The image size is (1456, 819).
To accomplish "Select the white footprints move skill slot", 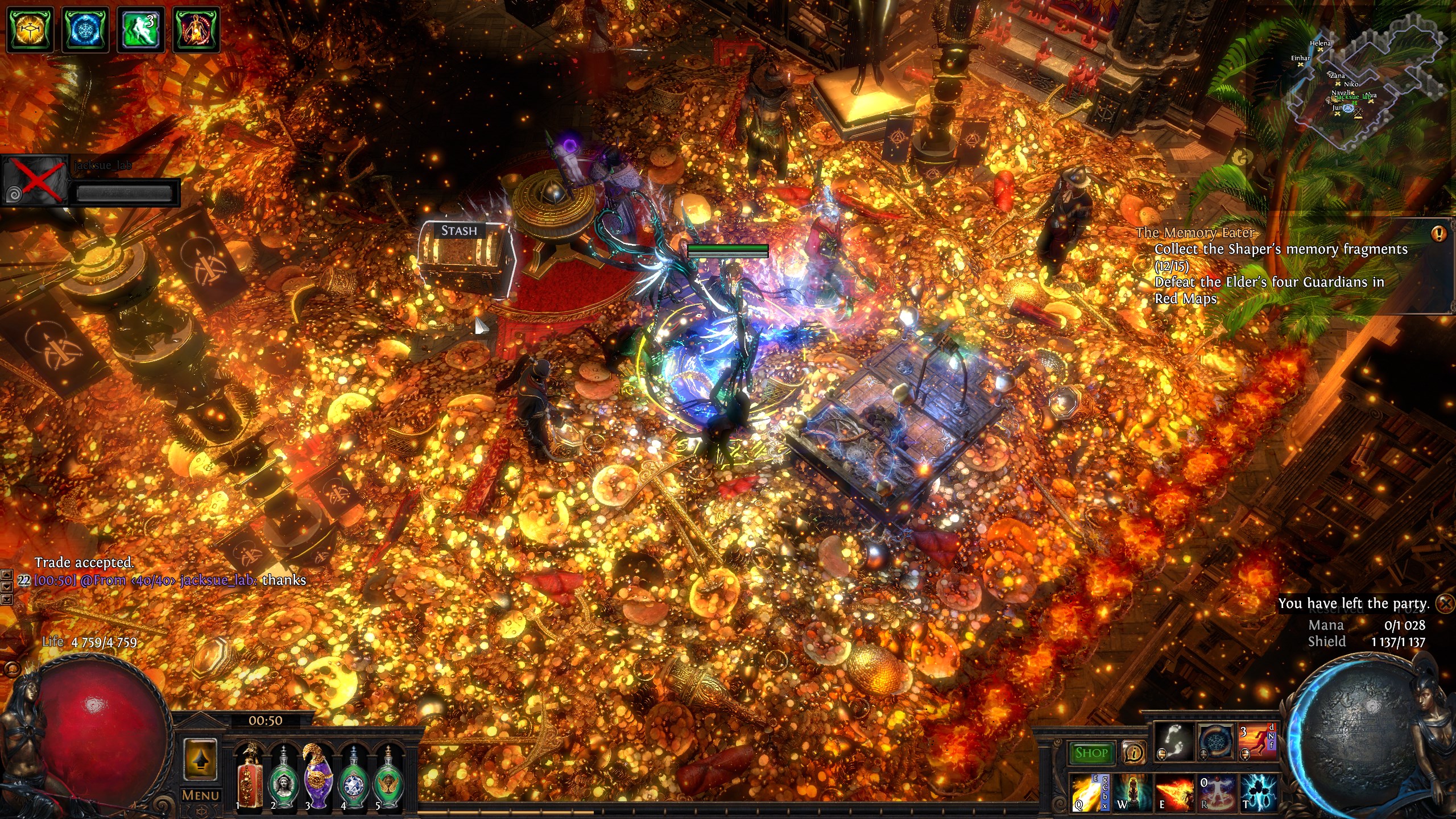I will 1173,742.
